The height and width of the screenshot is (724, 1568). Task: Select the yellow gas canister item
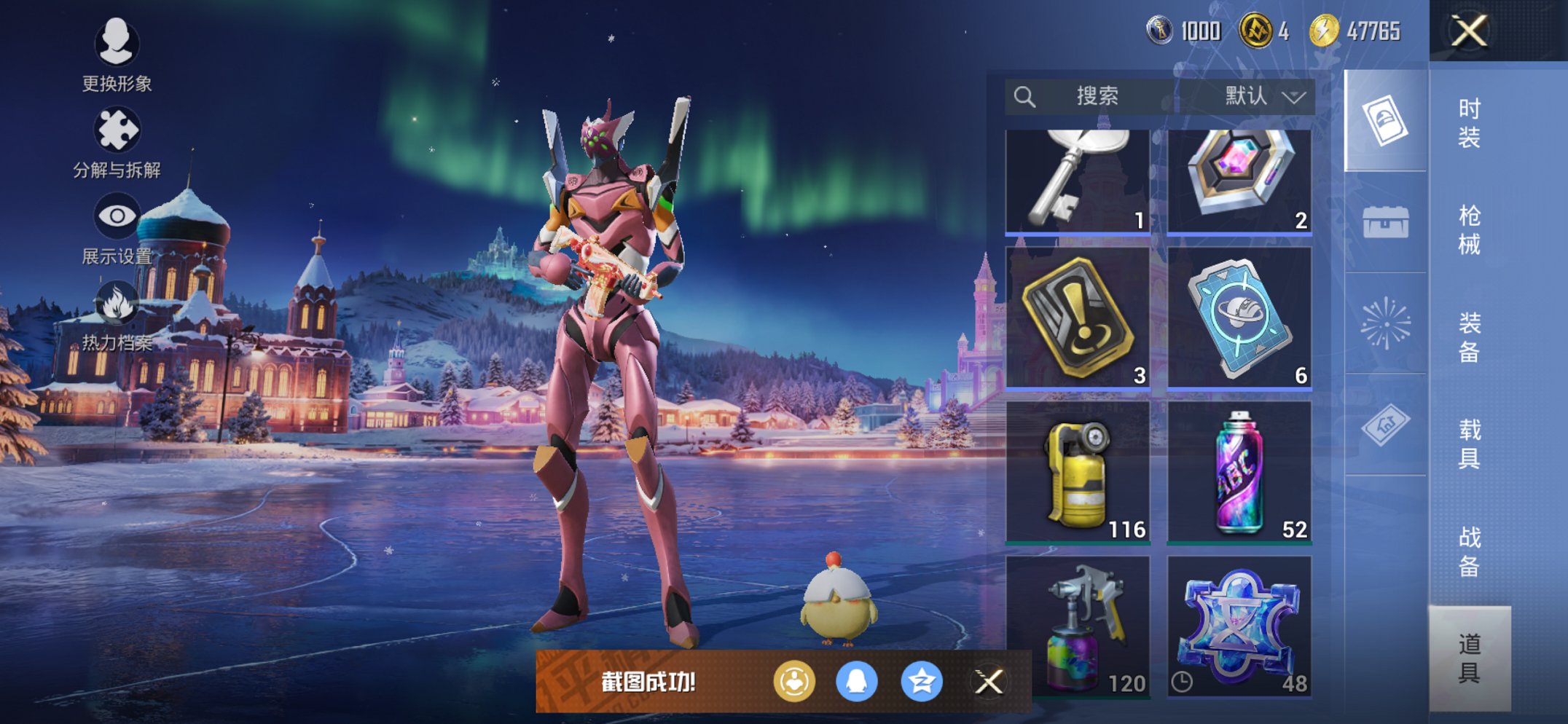point(1077,472)
